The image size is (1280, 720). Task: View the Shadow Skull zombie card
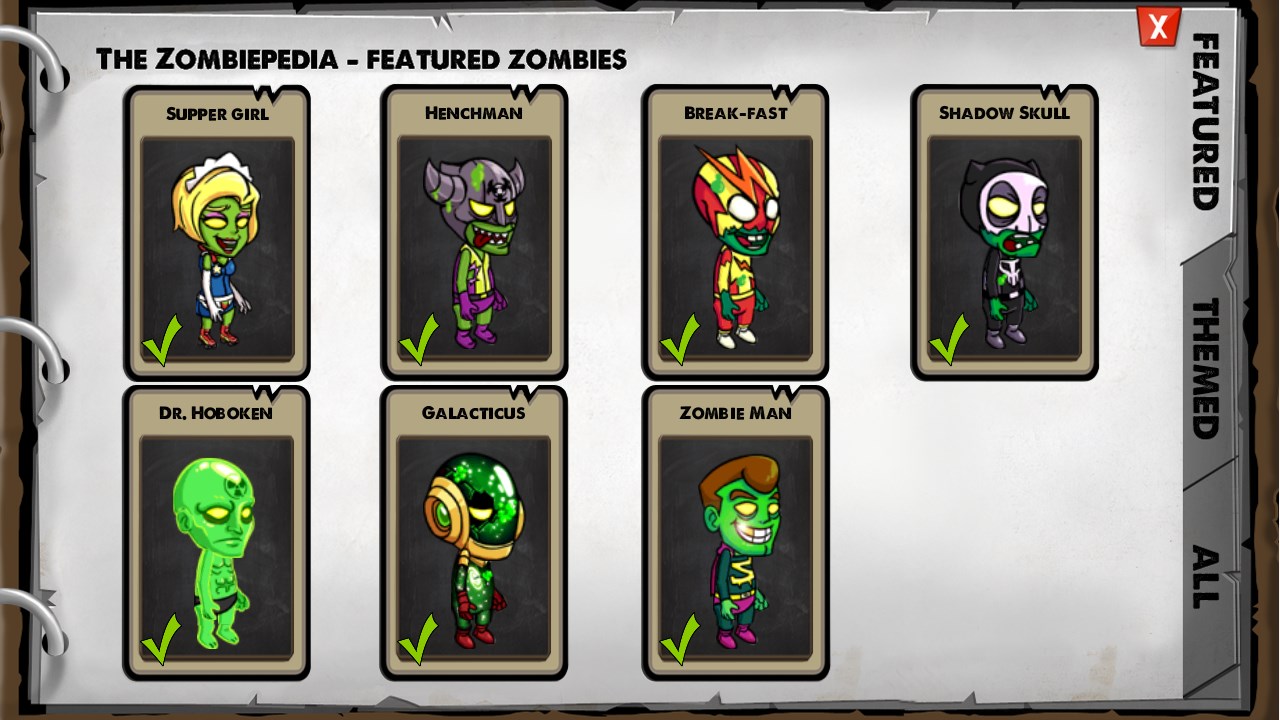tap(1005, 230)
